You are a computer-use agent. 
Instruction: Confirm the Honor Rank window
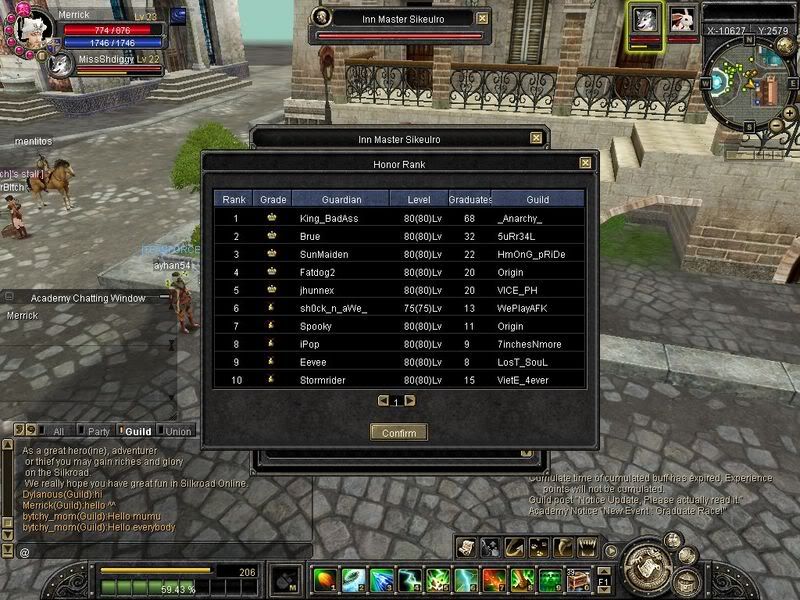tap(399, 432)
